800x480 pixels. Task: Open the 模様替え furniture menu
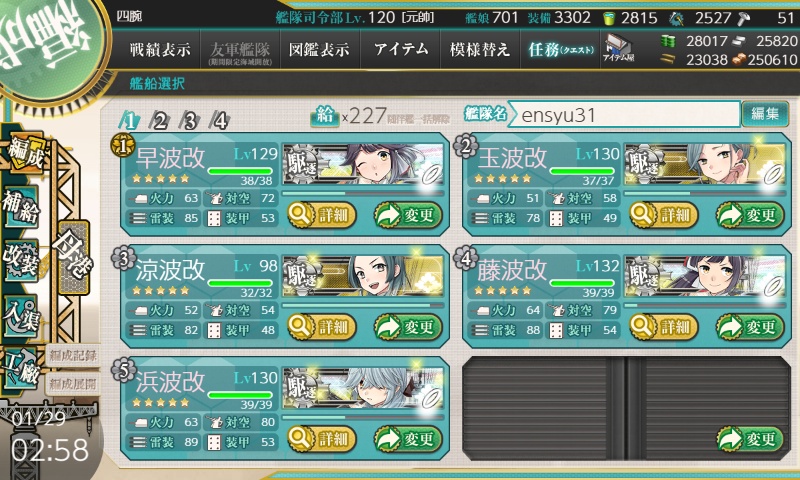point(479,49)
